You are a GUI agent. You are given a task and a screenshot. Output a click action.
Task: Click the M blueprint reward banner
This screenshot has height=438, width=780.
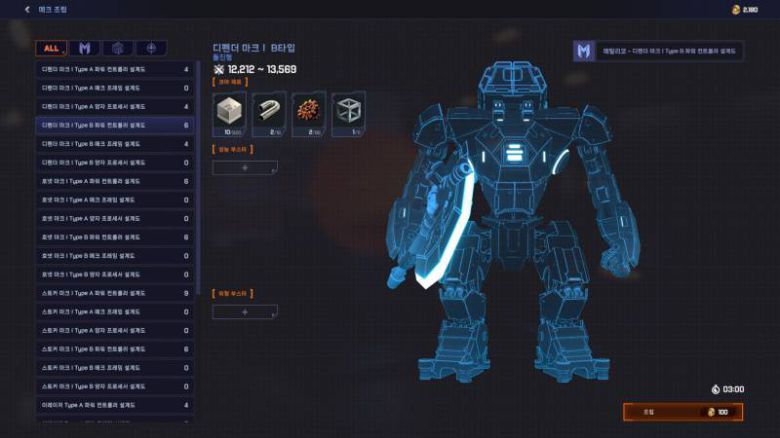656,50
